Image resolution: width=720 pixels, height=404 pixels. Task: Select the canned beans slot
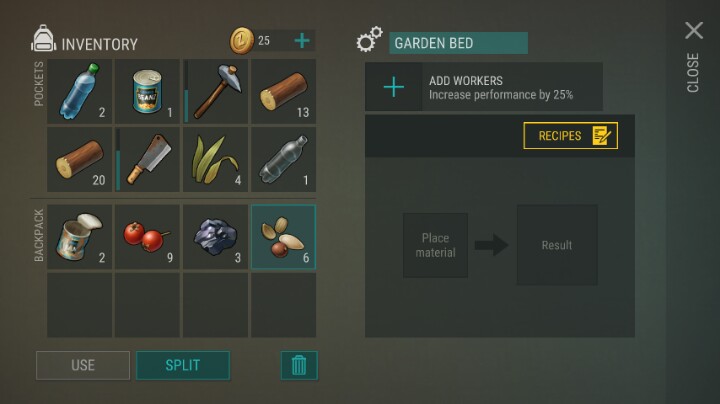click(148, 91)
